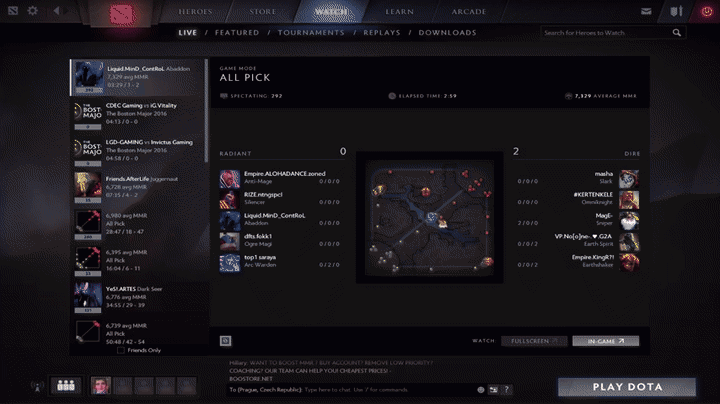This screenshot has height=404, width=720.
Task: Watch the match in-game
Action: click(x=605, y=341)
